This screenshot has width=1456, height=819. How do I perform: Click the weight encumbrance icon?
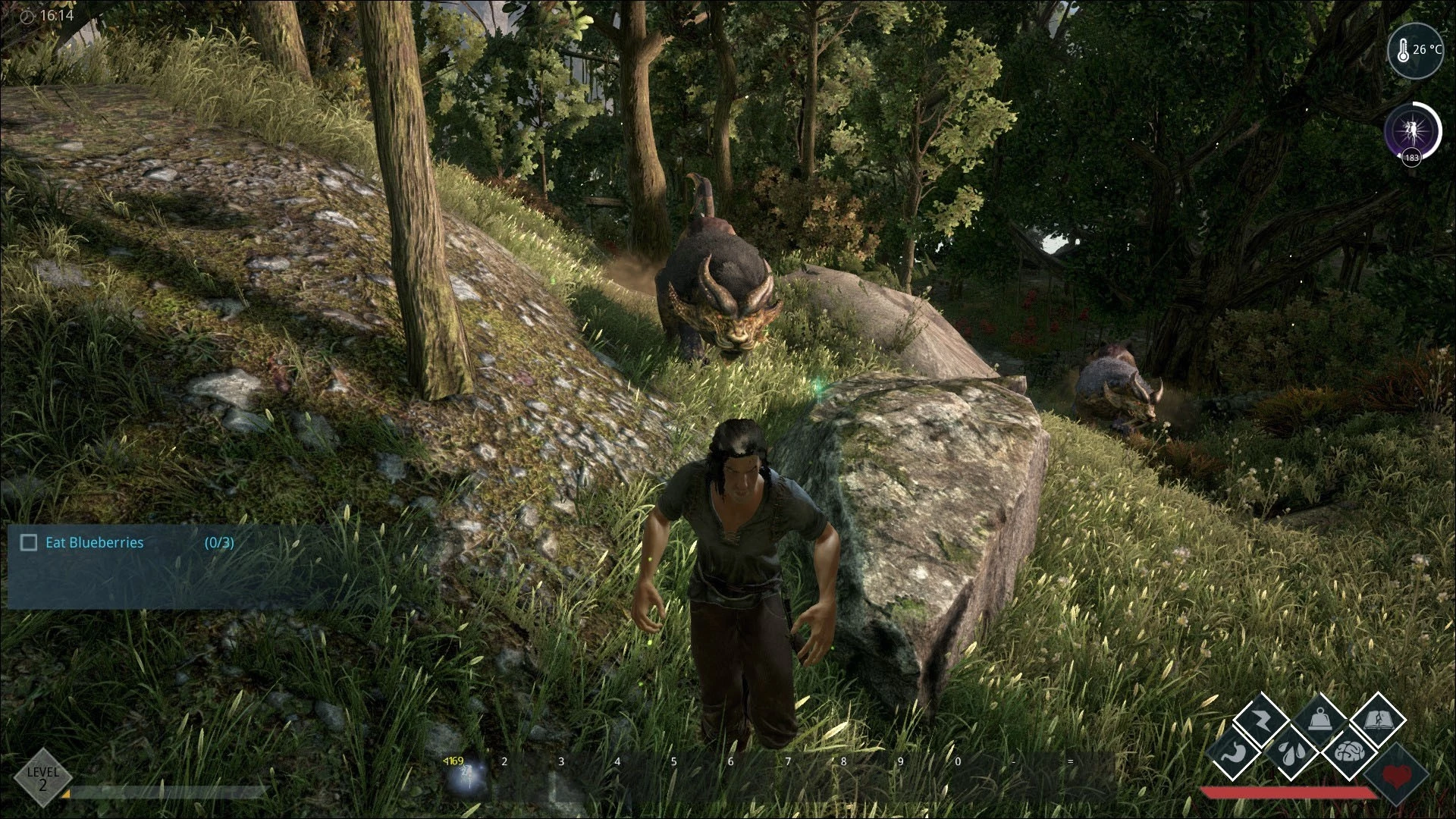pos(1319,717)
